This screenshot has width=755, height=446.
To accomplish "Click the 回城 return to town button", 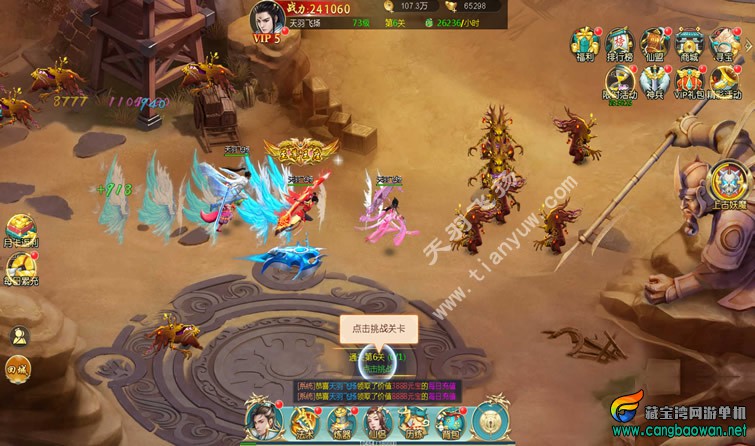I will pos(18,368).
